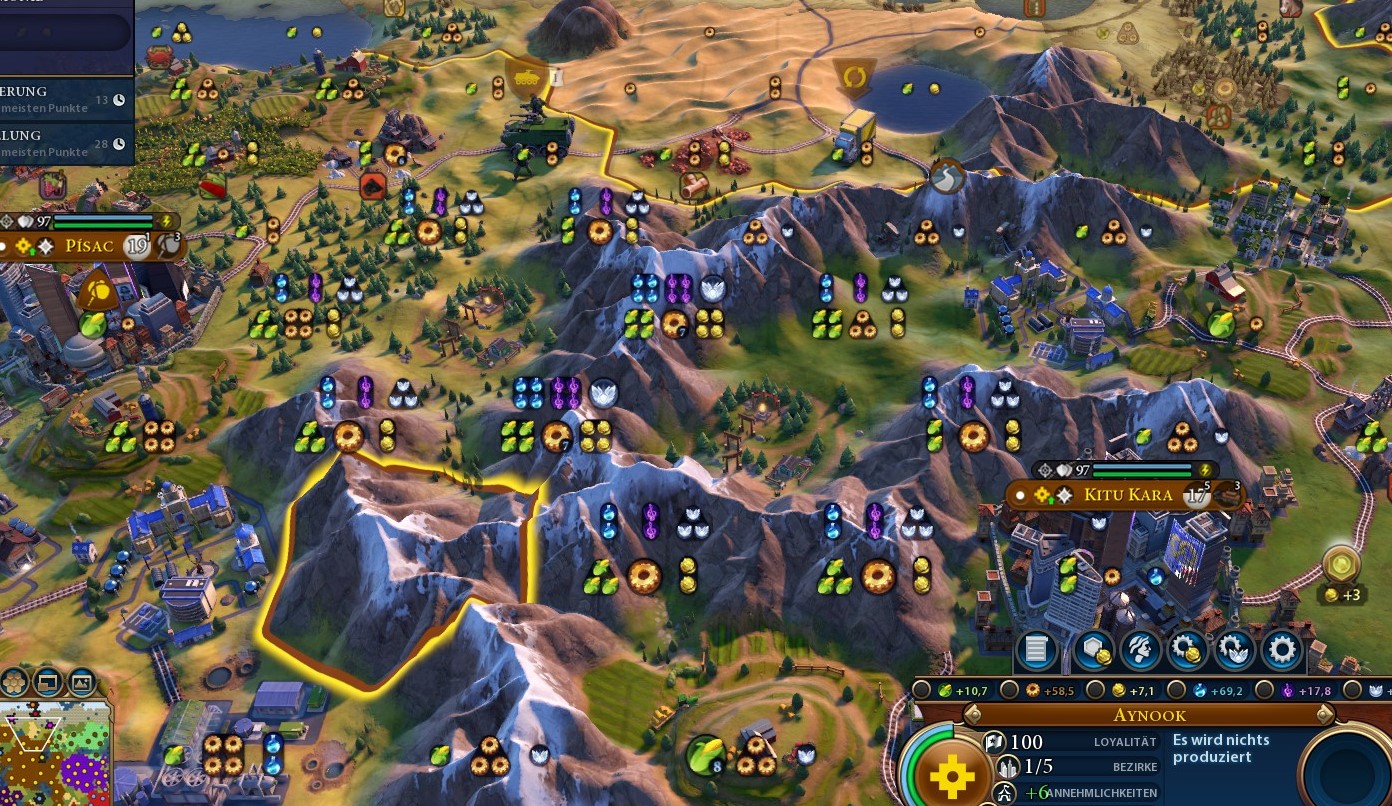Toggle the culture yield focus checkbox
Screen dimensions: 1392x806
(1264, 690)
